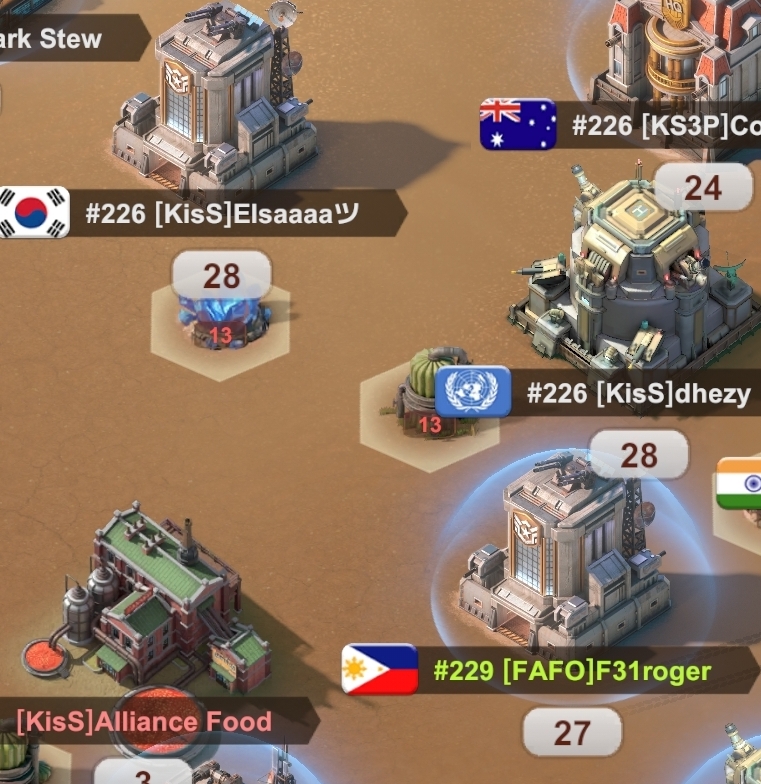Screen dimensions: 761x784
Task: Choose the [FAFO]F31roger name banner
Action: tap(570, 670)
